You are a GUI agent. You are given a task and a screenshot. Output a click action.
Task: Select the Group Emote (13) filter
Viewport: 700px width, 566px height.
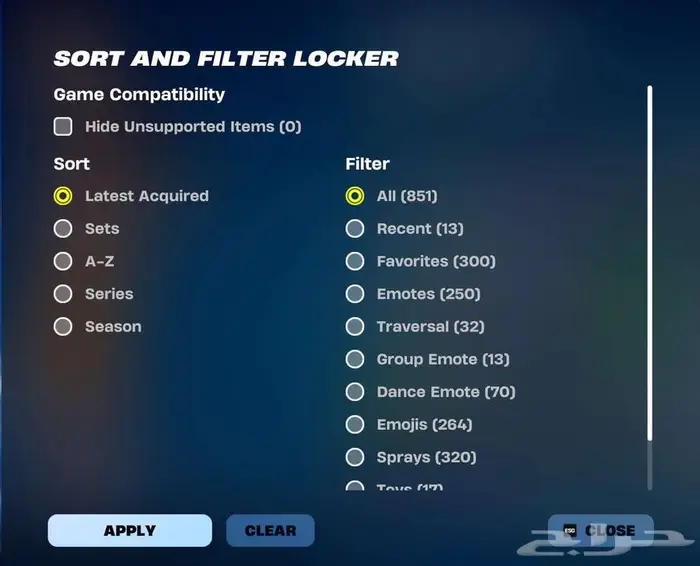pyautogui.click(x=355, y=359)
